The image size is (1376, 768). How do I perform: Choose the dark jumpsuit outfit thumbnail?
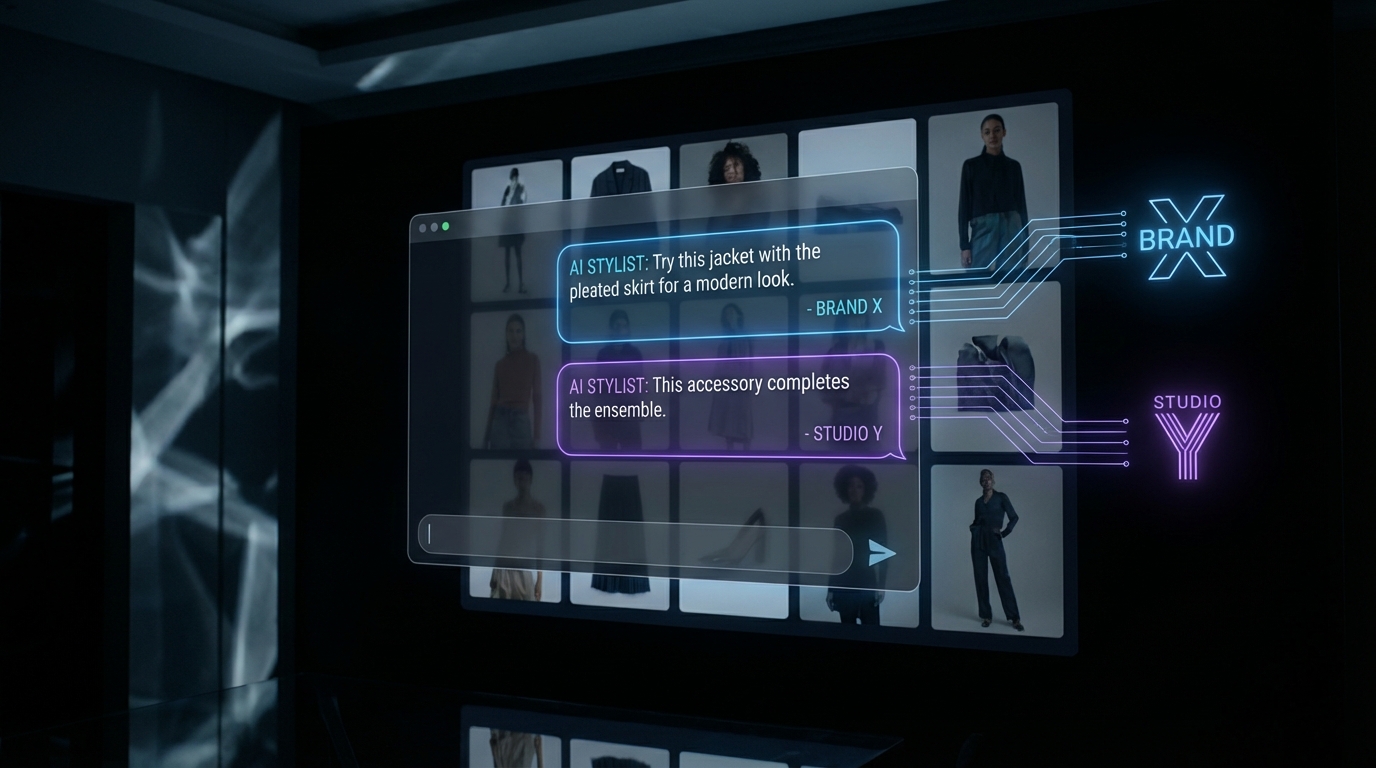pos(996,548)
